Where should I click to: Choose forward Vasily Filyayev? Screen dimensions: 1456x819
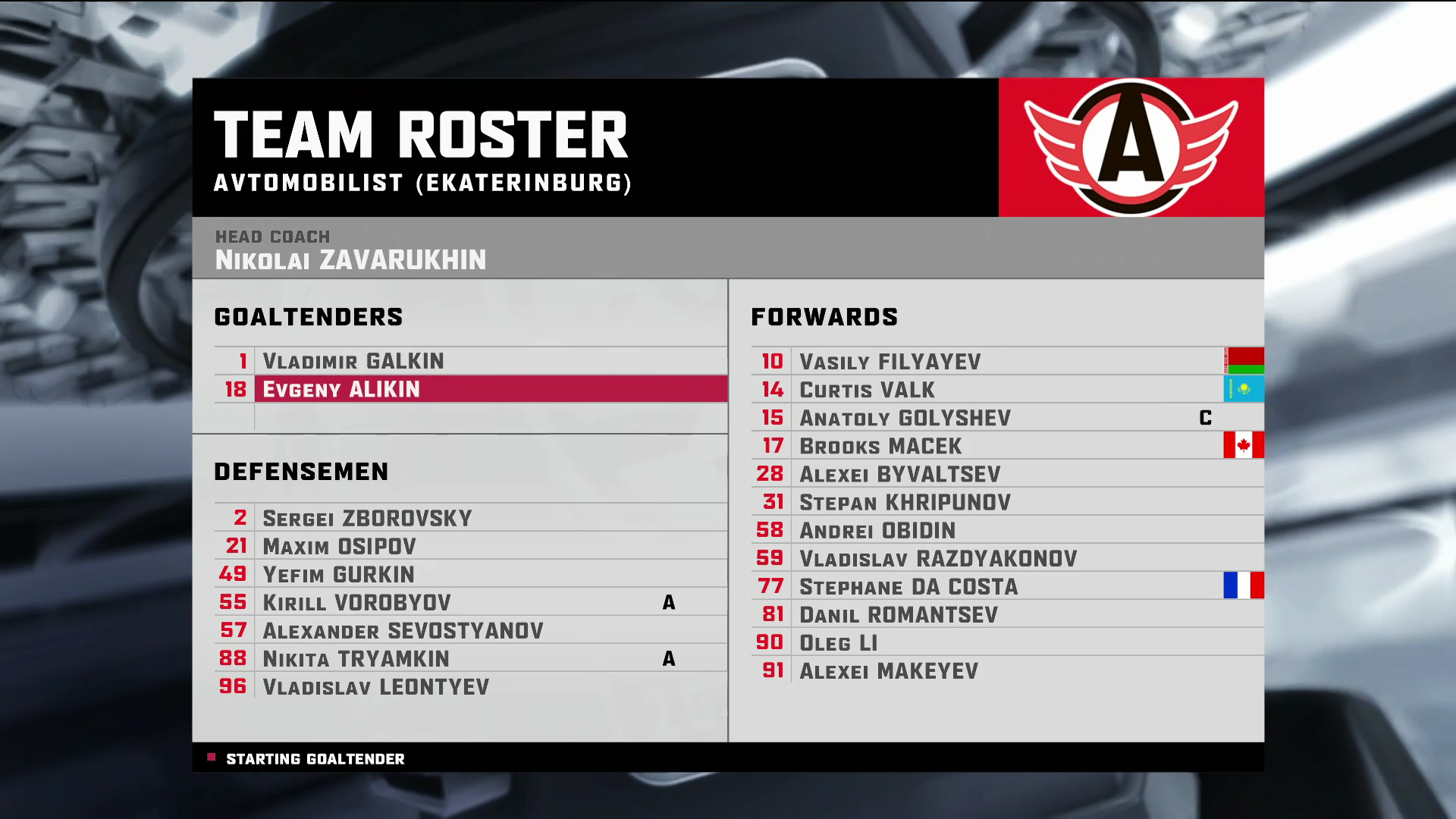890,362
